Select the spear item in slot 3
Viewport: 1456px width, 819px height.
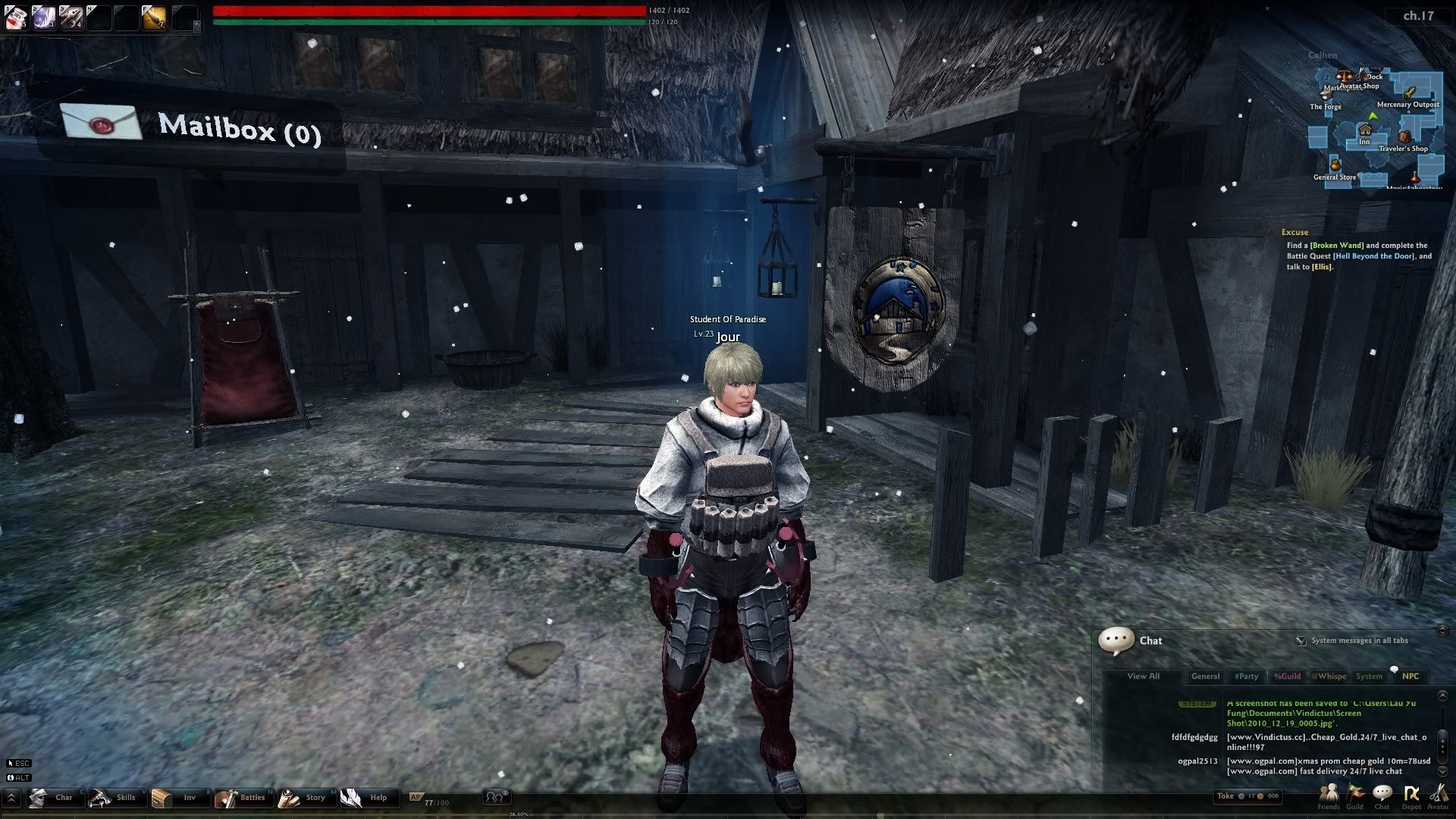71,17
